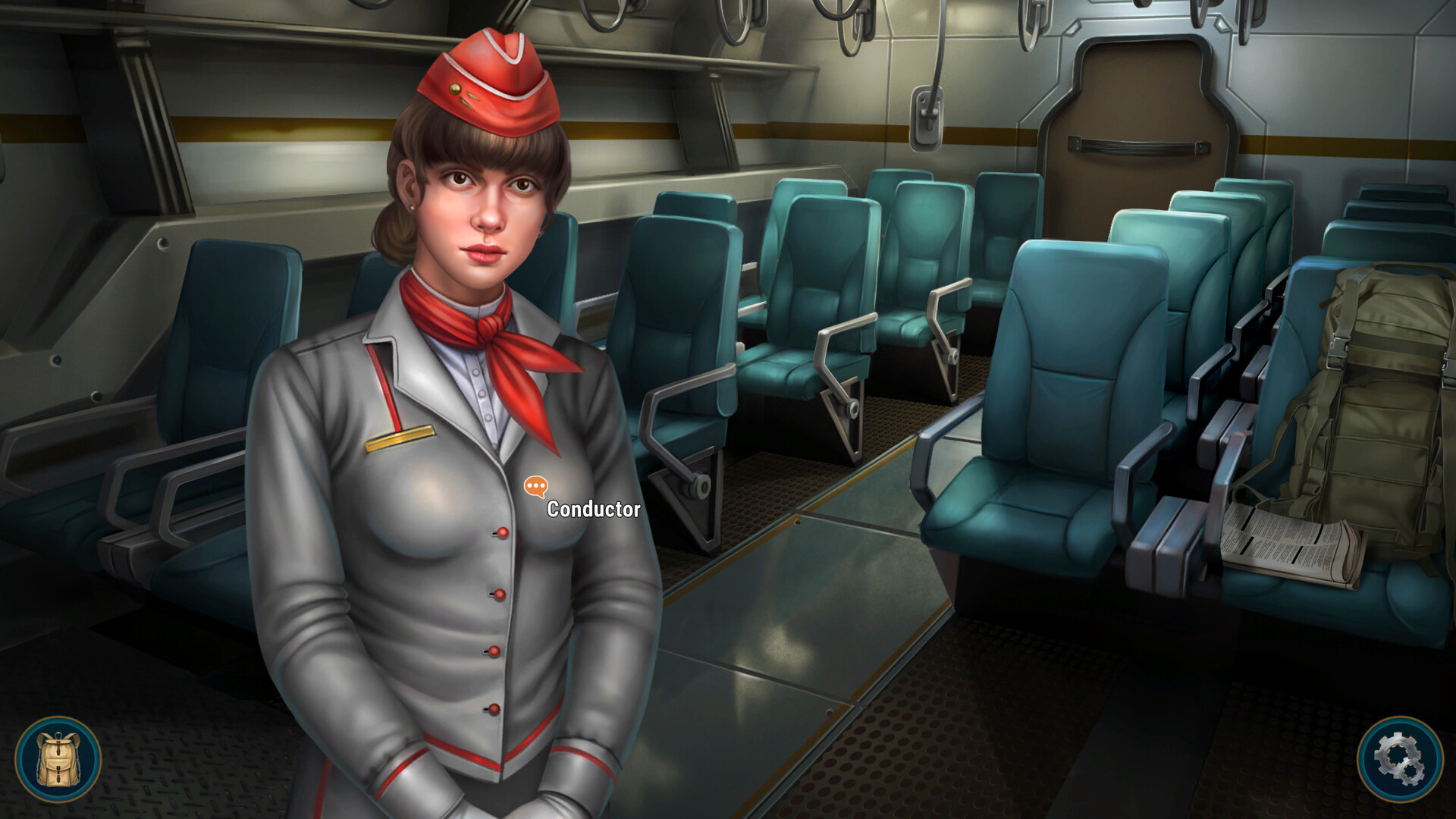This screenshot has width=1456, height=819.
Task: Click the orange speech bubble above Conductor
Action: [x=535, y=485]
